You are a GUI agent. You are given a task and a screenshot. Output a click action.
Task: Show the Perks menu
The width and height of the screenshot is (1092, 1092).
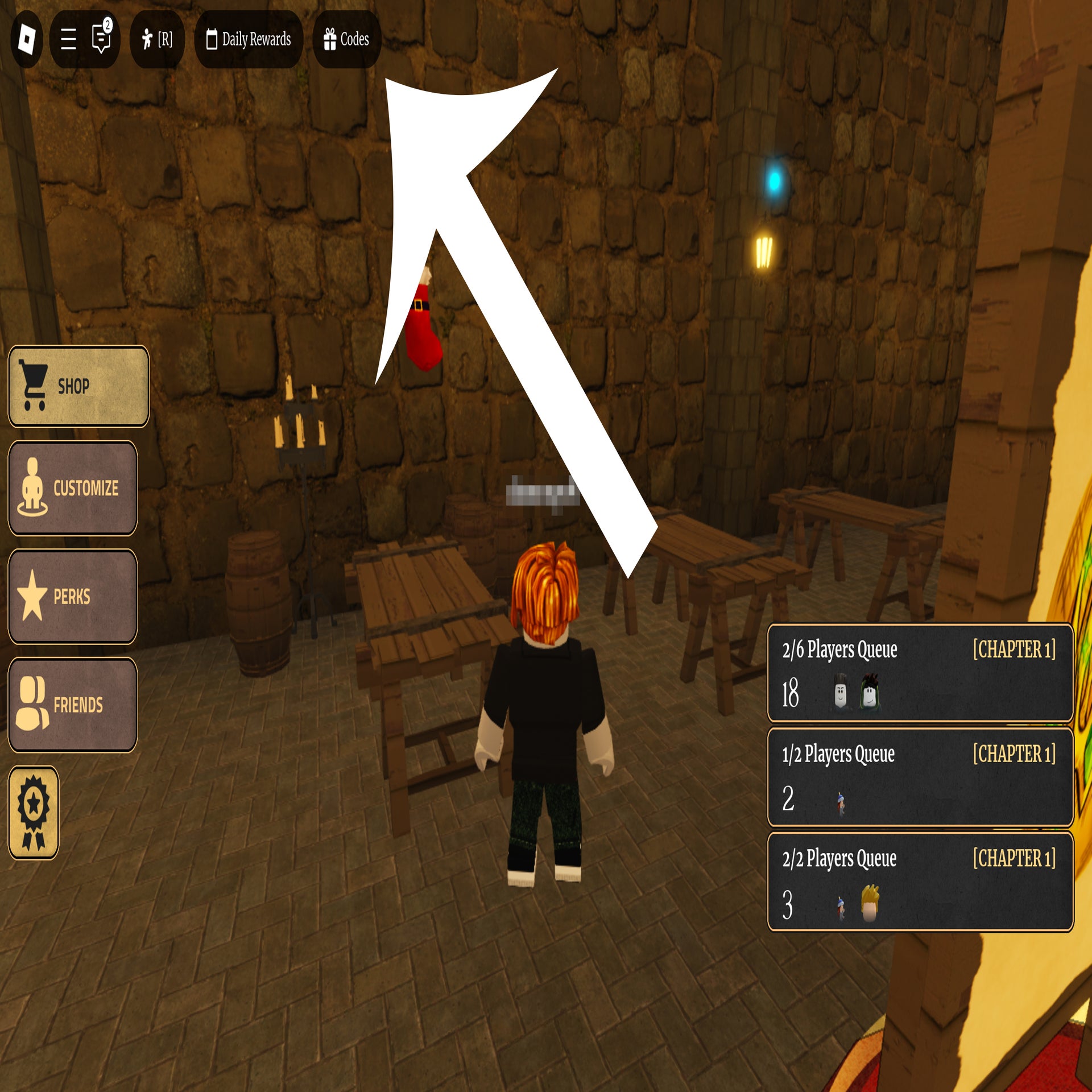(73, 596)
